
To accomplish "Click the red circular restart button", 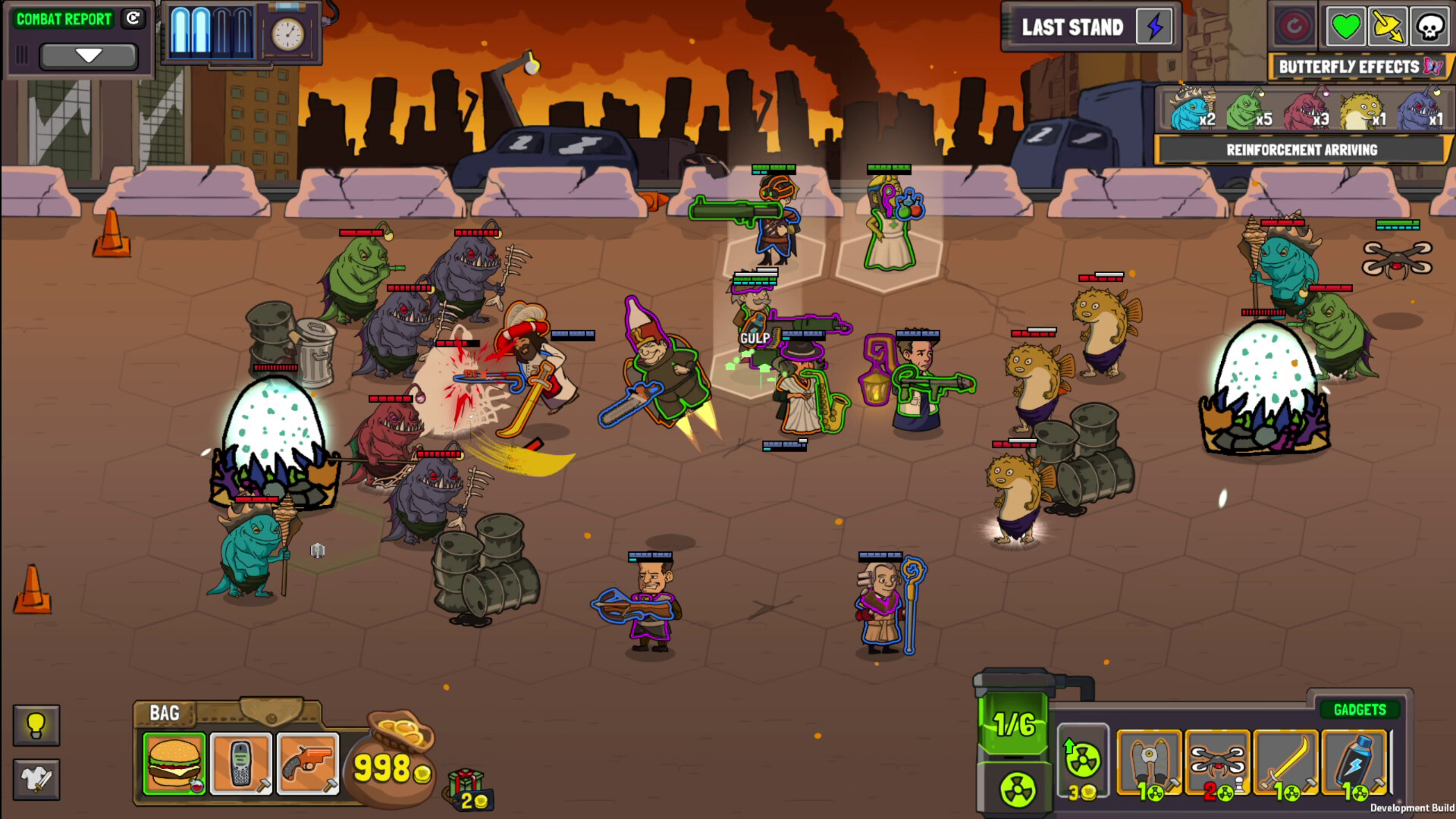I will [1294, 28].
